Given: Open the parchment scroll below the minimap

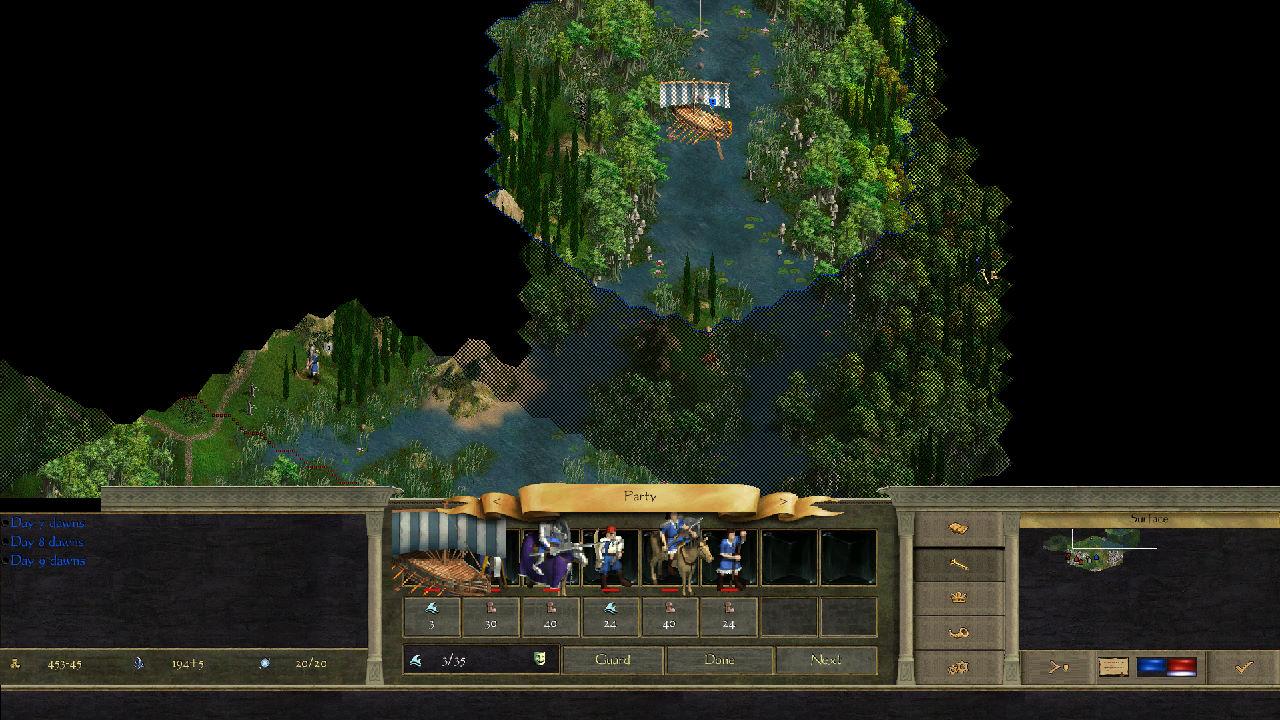Looking at the screenshot, I should (1113, 667).
